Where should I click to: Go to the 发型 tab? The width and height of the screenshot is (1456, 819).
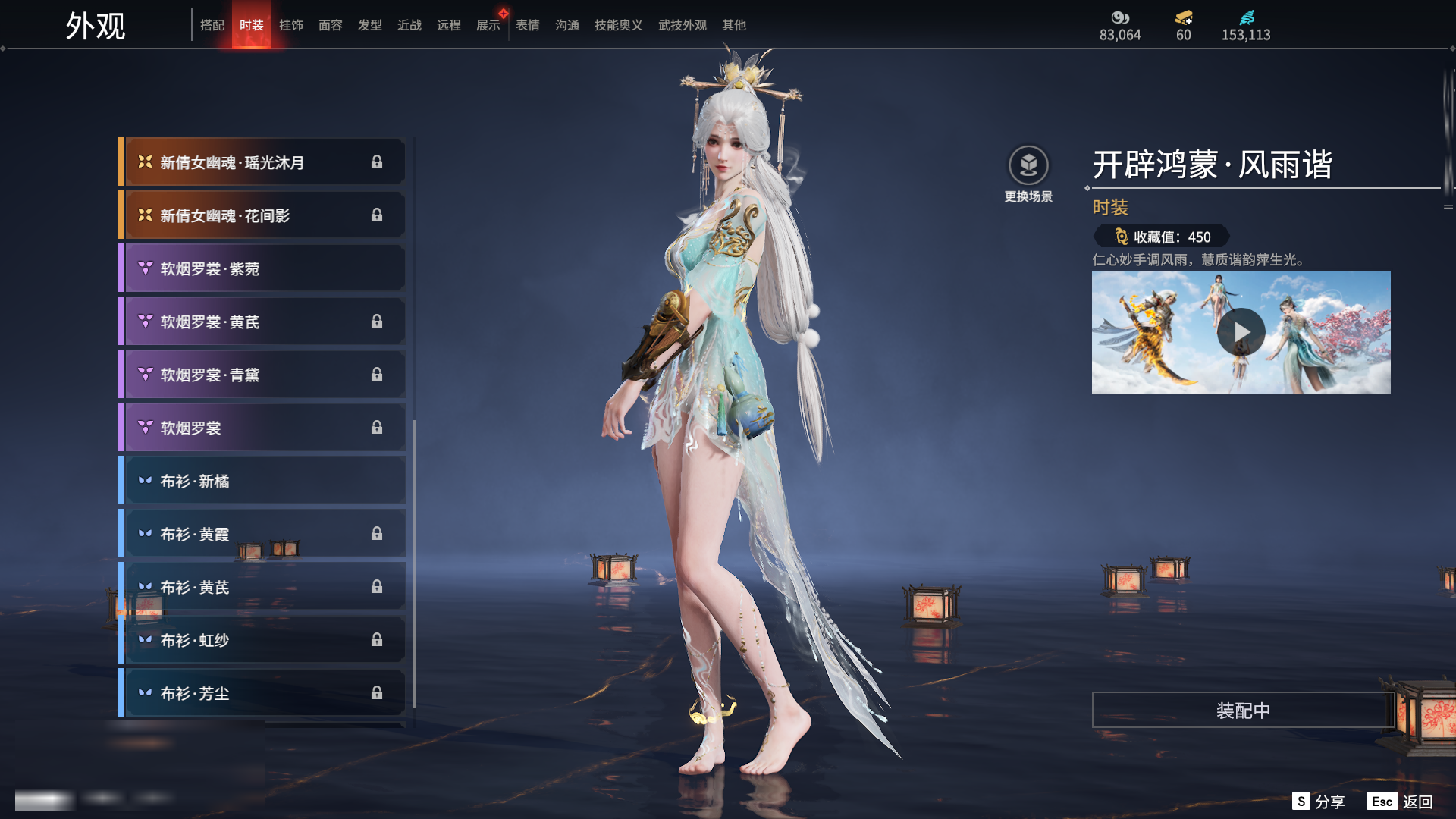pyautogui.click(x=370, y=25)
